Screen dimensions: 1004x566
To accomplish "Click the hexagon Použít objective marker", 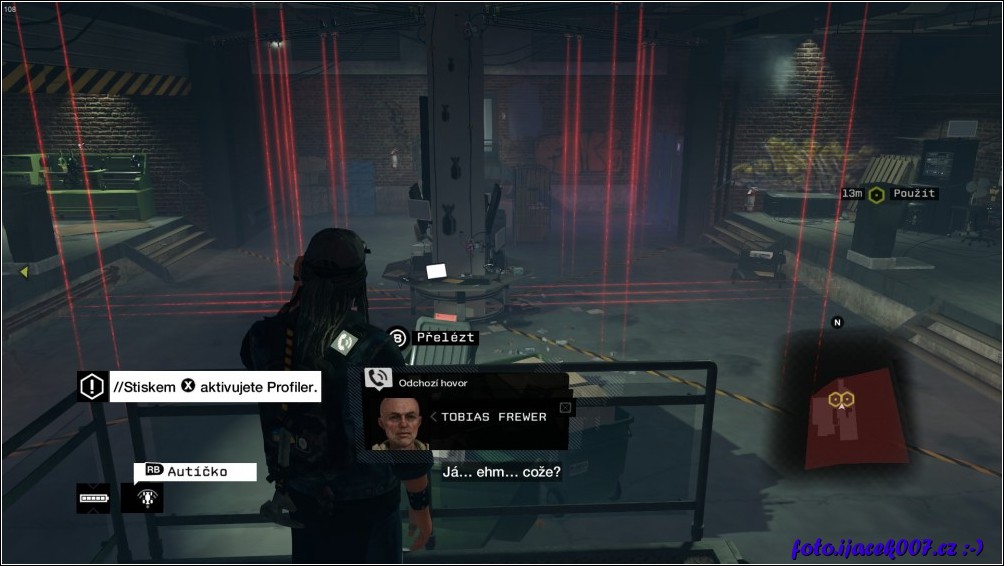I will [x=876, y=194].
